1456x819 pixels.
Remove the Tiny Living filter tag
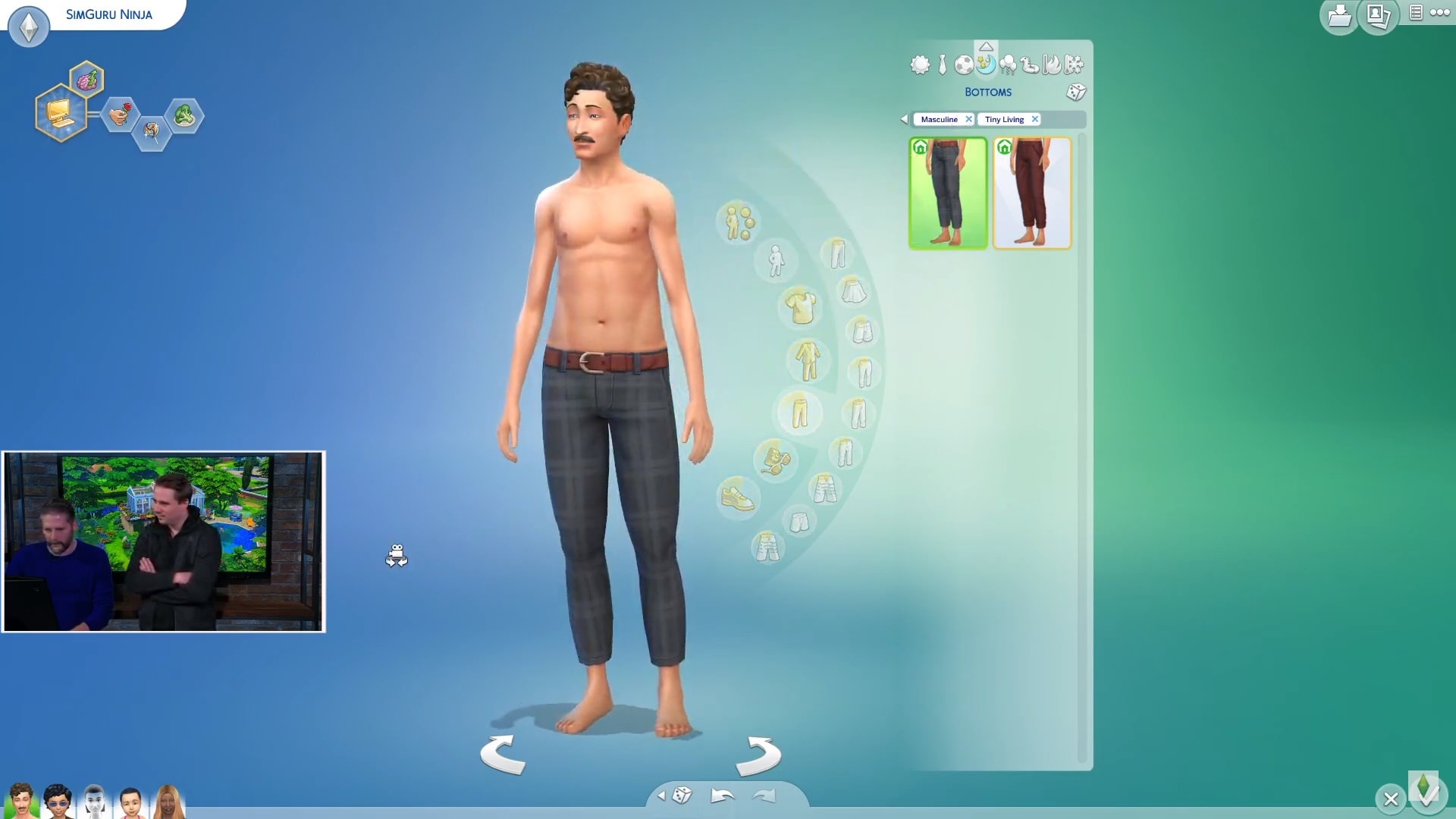1034,120
